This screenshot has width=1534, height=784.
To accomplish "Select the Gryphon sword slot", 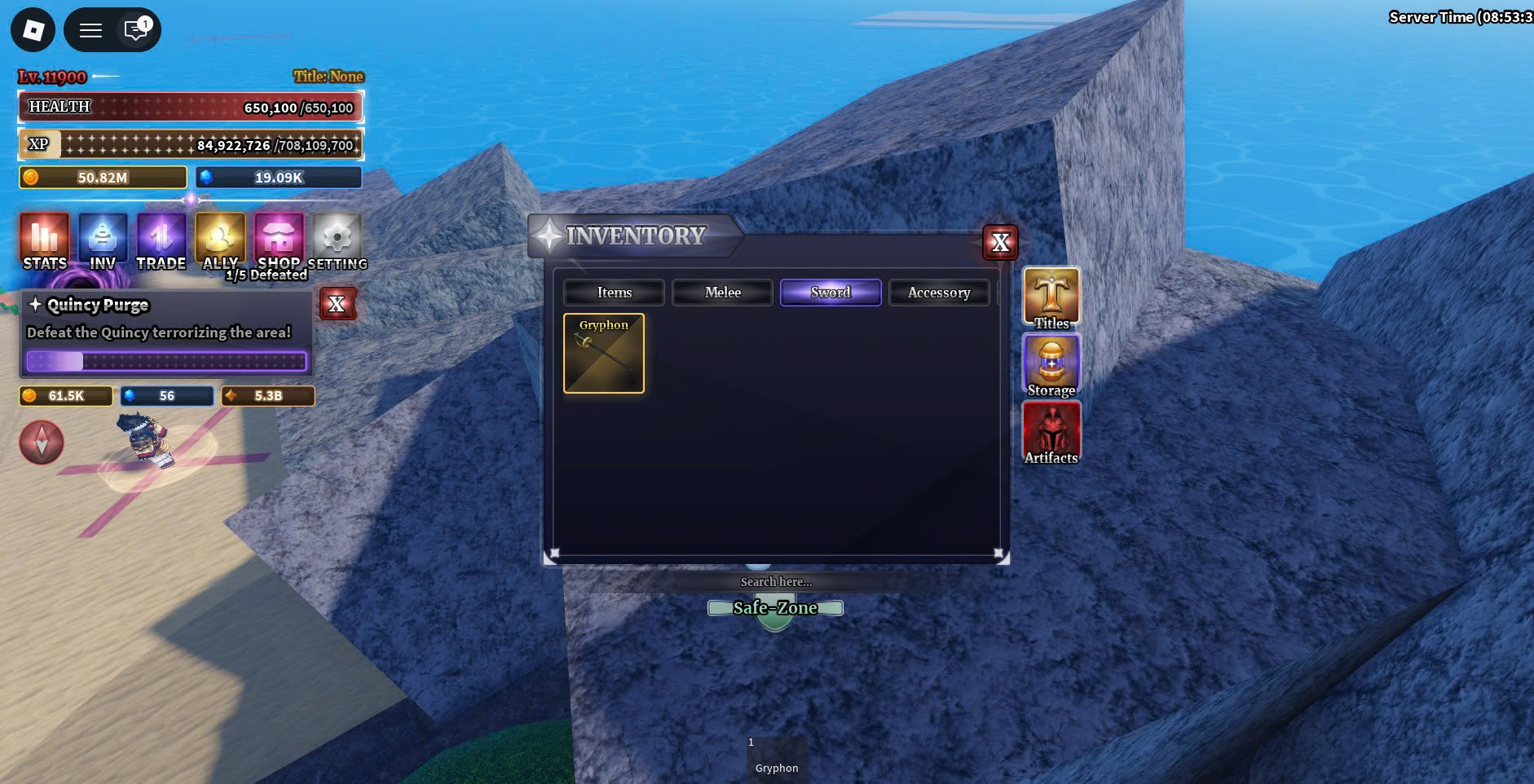I will [x=604, y=354].
